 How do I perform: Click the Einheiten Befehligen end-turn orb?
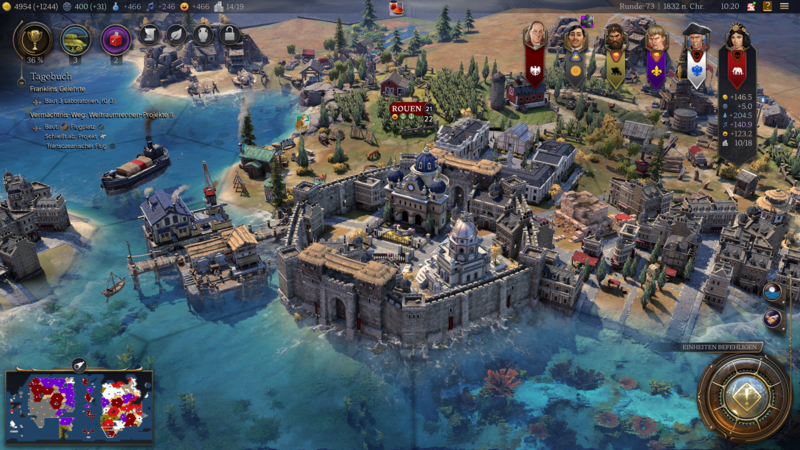pos(745,395)
